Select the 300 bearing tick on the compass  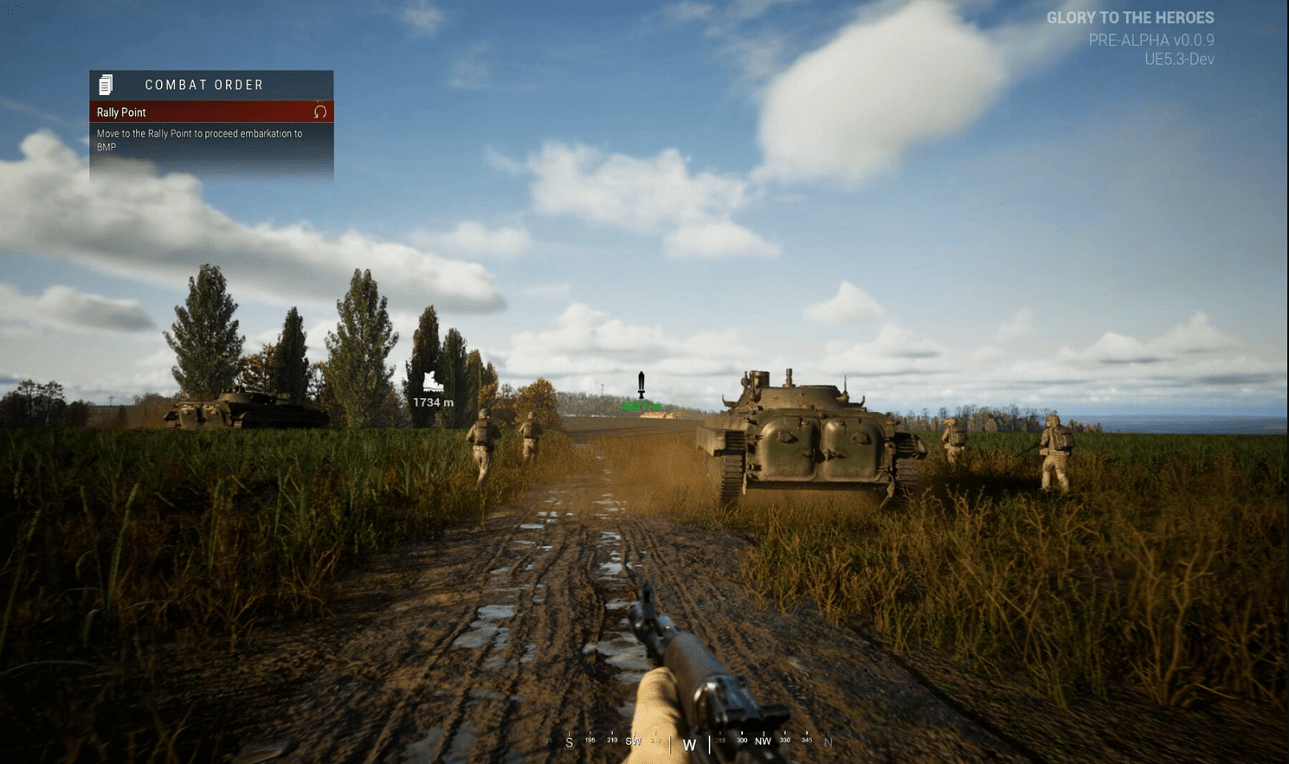pyautogui.click(x=740, y=741)
